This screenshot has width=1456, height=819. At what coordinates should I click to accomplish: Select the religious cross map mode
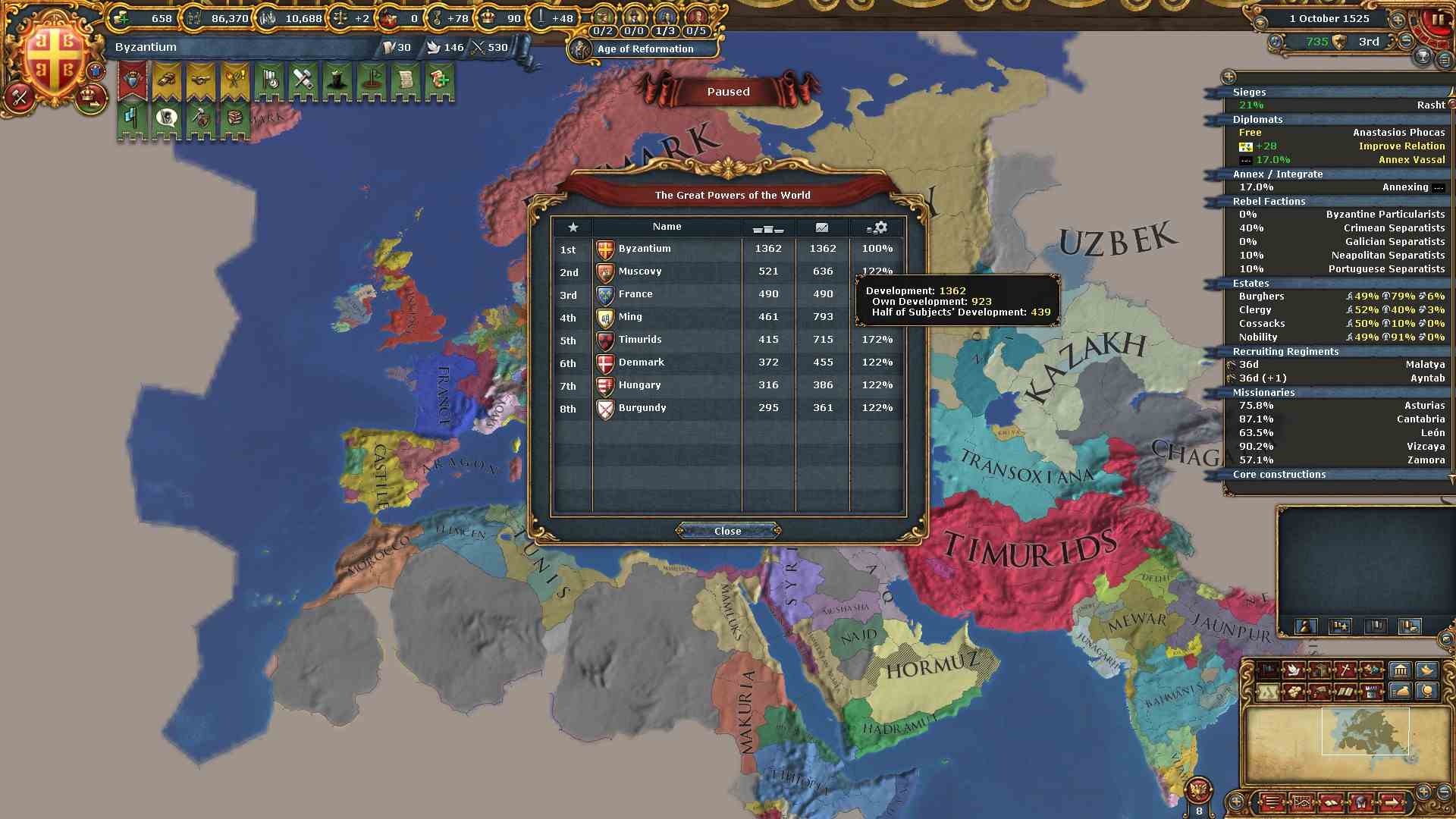tap(1345, 670)
